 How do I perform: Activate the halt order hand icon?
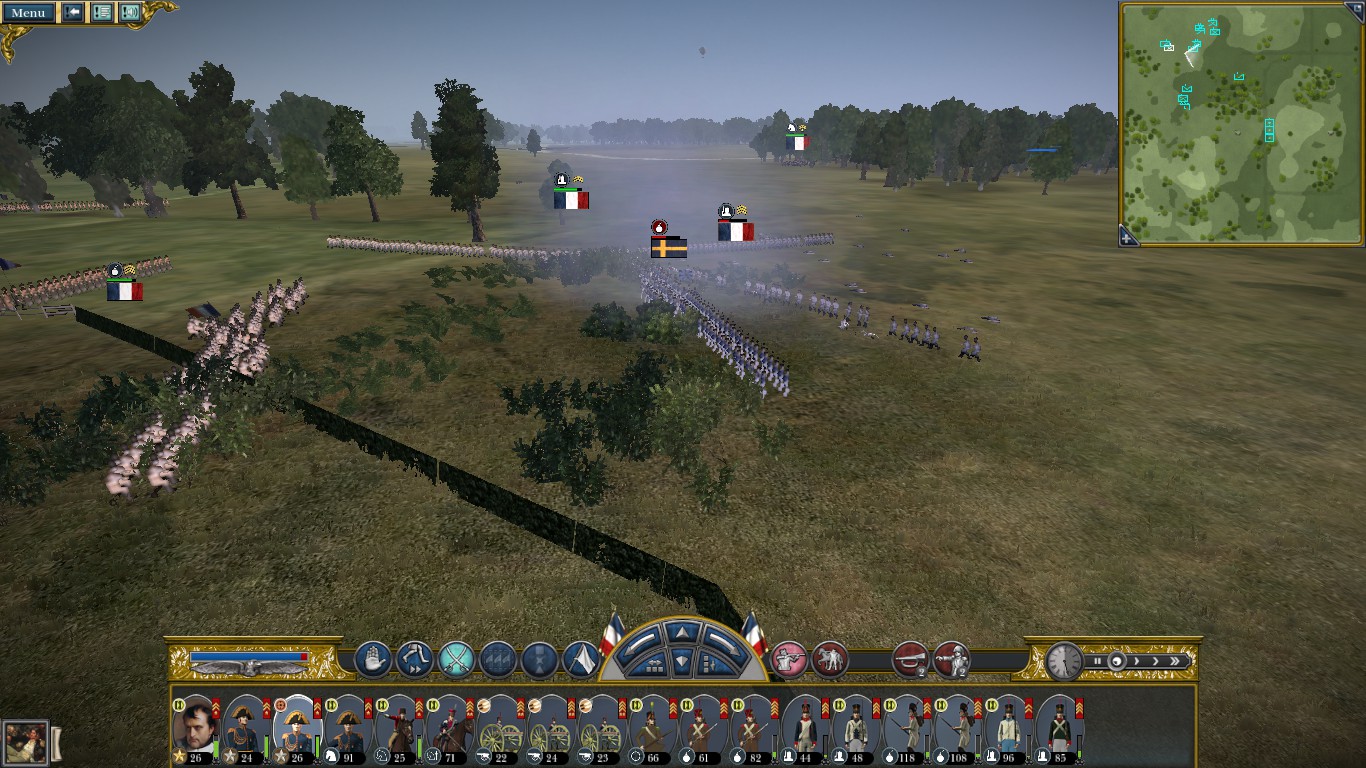tap(372, 660)
